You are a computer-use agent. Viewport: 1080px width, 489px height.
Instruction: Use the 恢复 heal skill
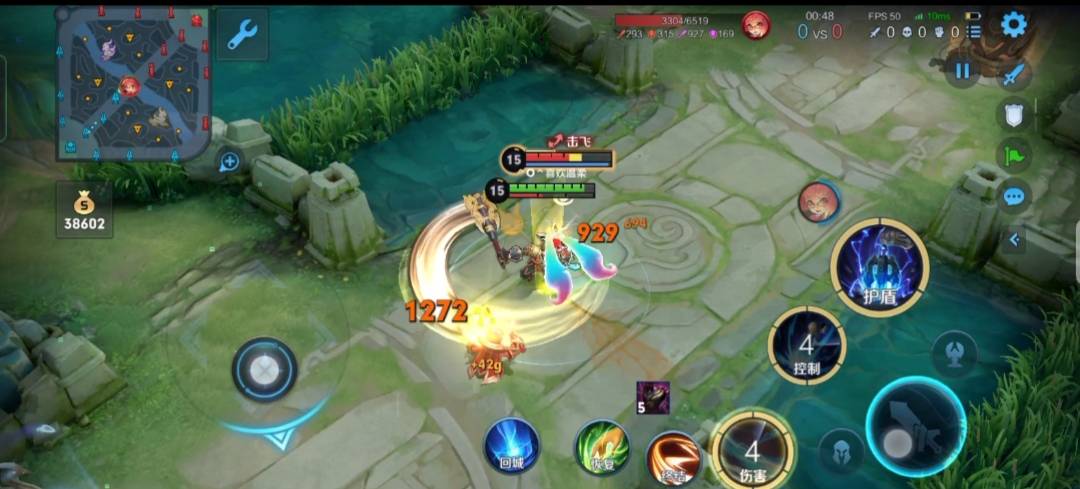coord(601,446)
